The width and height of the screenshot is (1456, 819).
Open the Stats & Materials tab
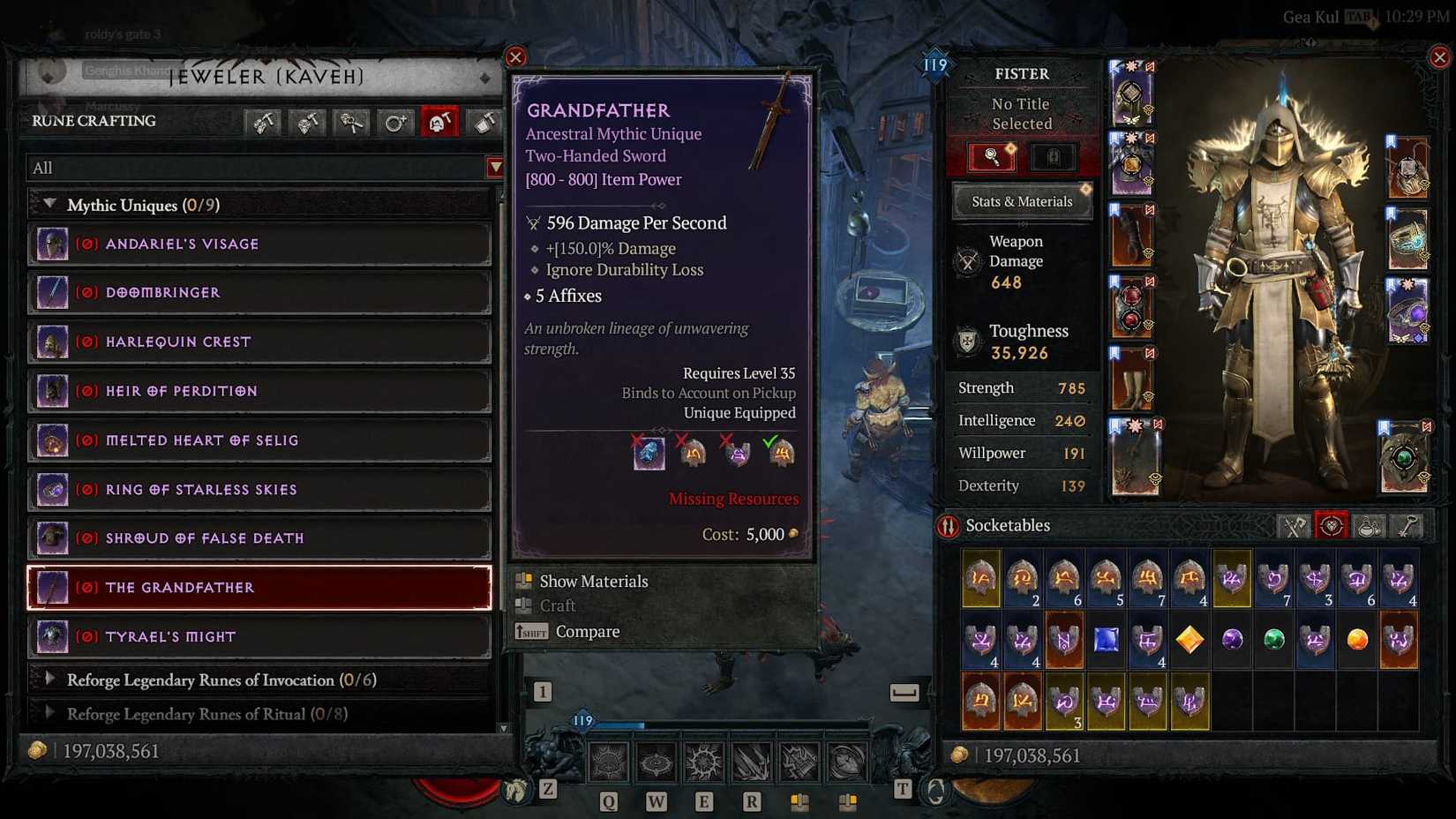pyautogui.click(x=1021, y=201)
